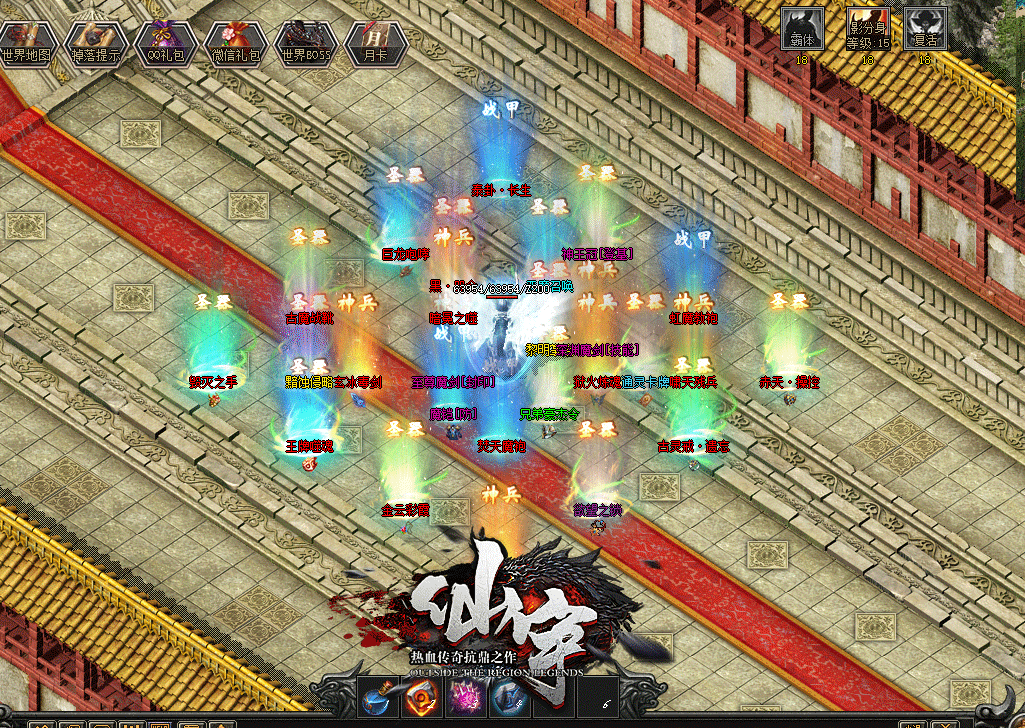Activate the 霸体 skill icon

tap(802, 30)
